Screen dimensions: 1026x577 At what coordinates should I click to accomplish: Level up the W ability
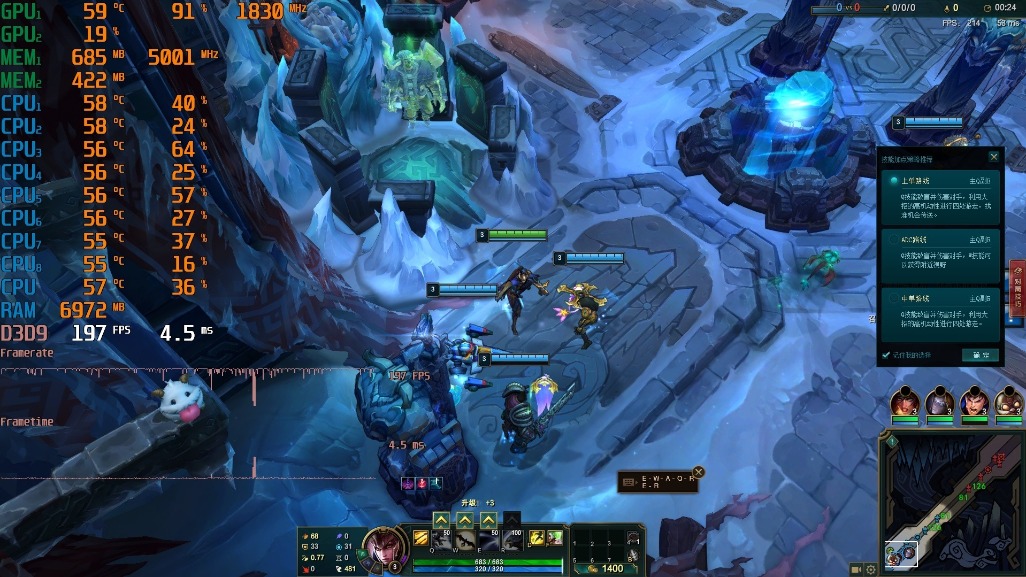coord(465,520)
